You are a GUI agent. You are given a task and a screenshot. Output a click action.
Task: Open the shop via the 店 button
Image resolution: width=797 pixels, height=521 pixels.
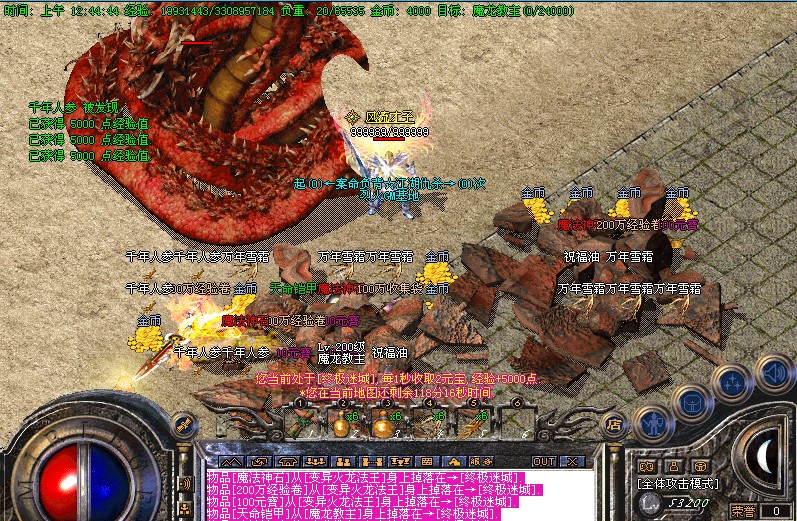(614, 424)
